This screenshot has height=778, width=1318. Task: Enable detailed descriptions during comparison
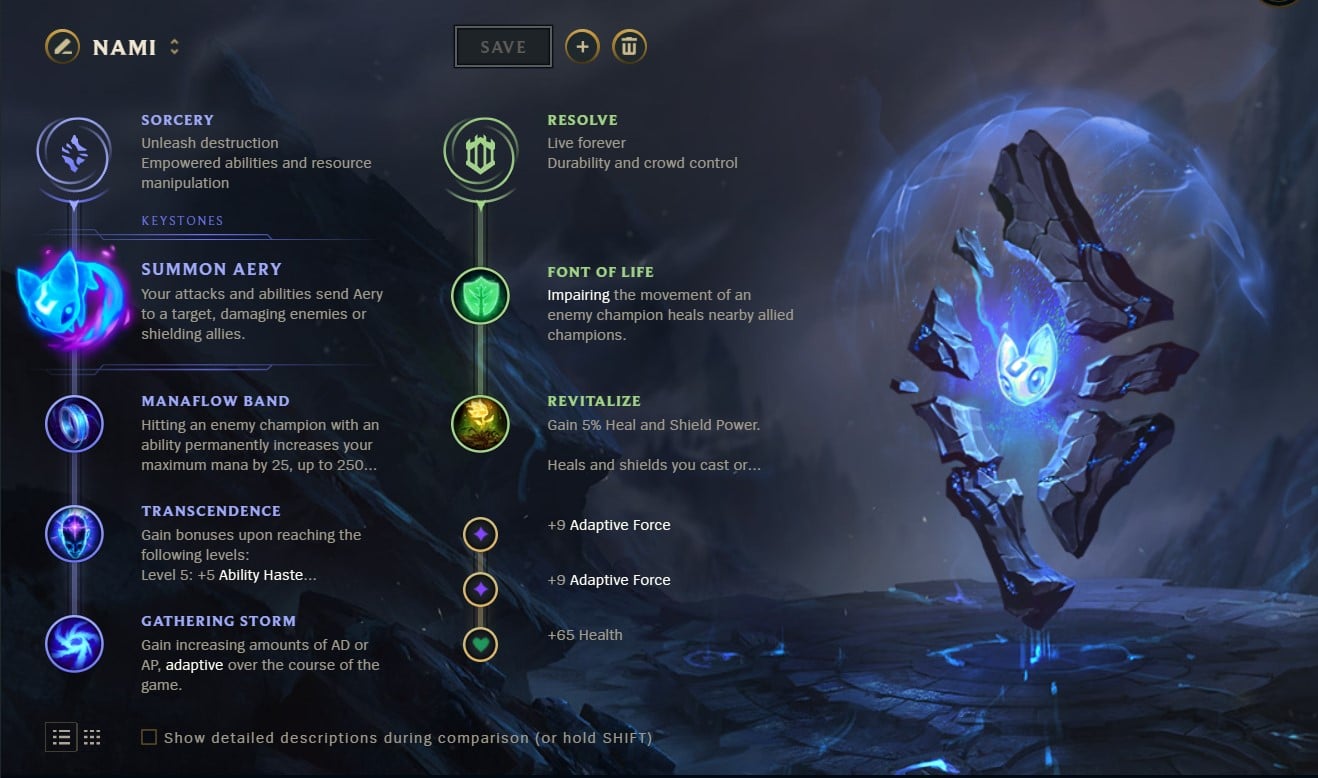(148, 737)
